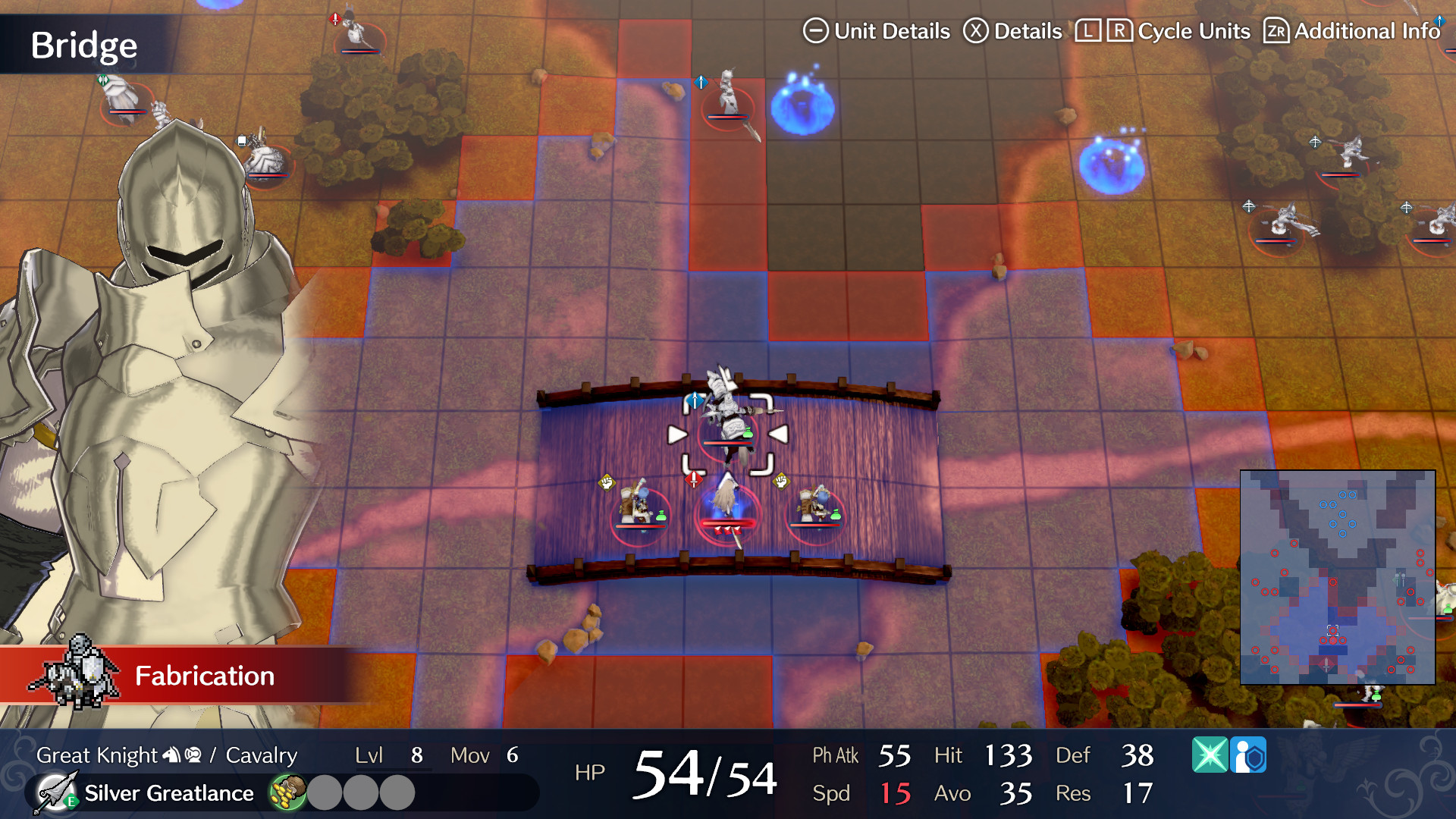This screenshot has height=819, width=1456.
Task: Toggle the blue sword advantage arrow above enemy unit
Action: [x=695, y=400]
